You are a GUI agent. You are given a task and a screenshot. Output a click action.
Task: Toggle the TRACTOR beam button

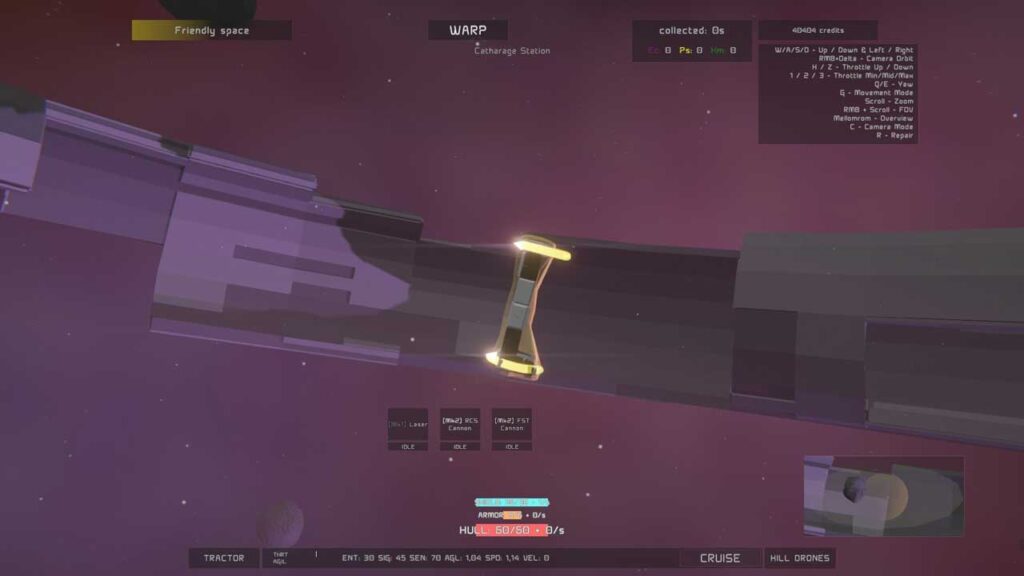pos(223,558)
